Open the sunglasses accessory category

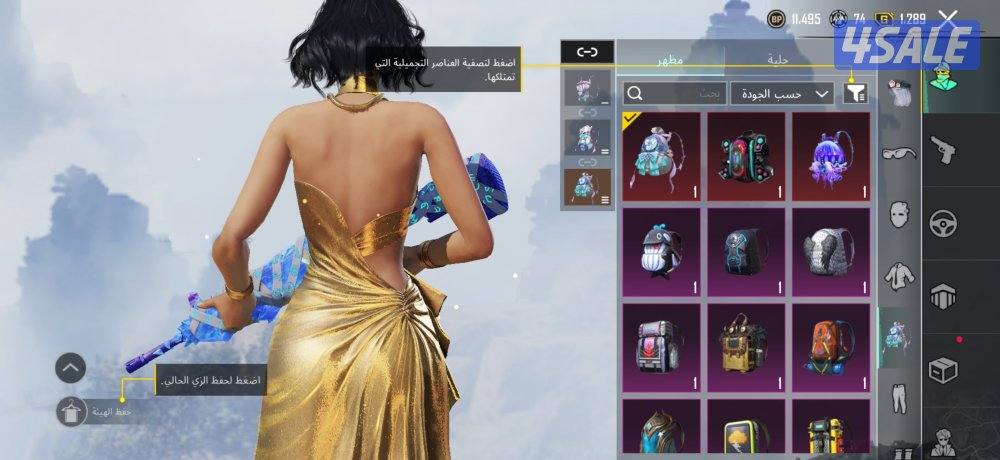pyautogui.click(x=900, y=153)
